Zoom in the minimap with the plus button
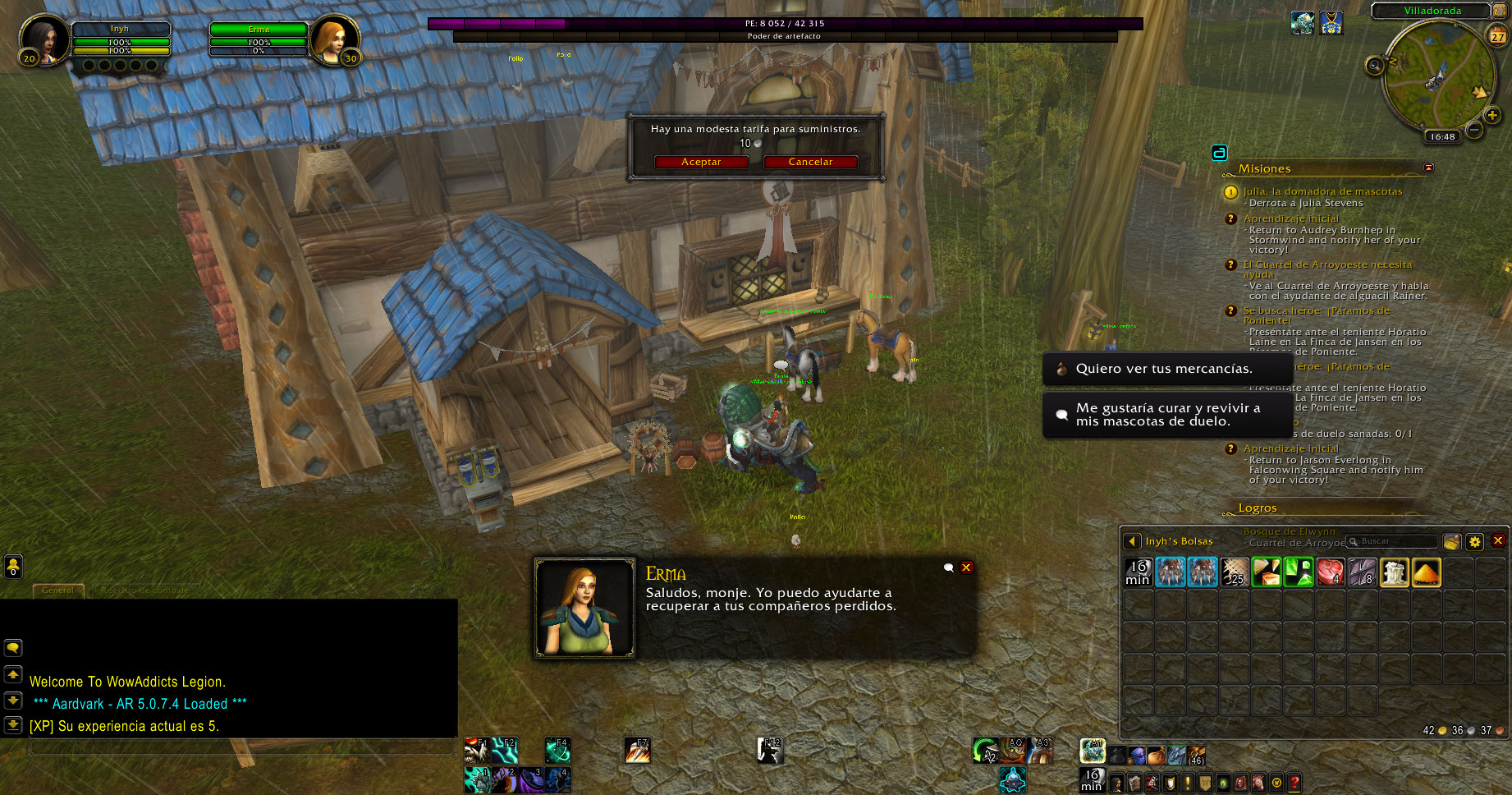This screenshot has height=795, width=1512. tap(1492, 115)
